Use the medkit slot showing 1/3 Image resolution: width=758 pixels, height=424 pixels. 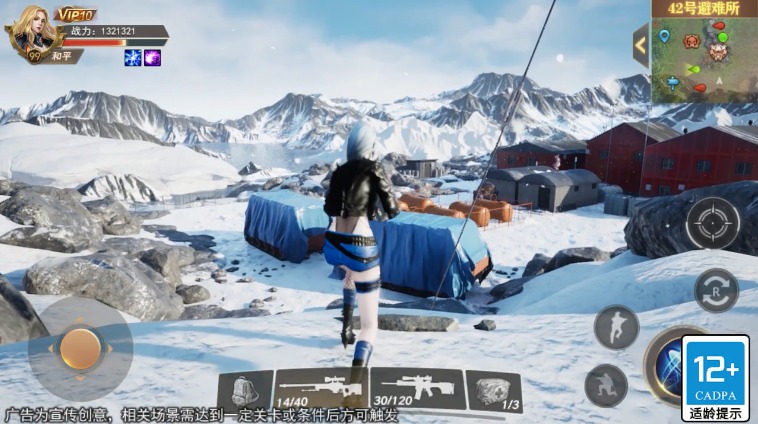coord(494,391)
